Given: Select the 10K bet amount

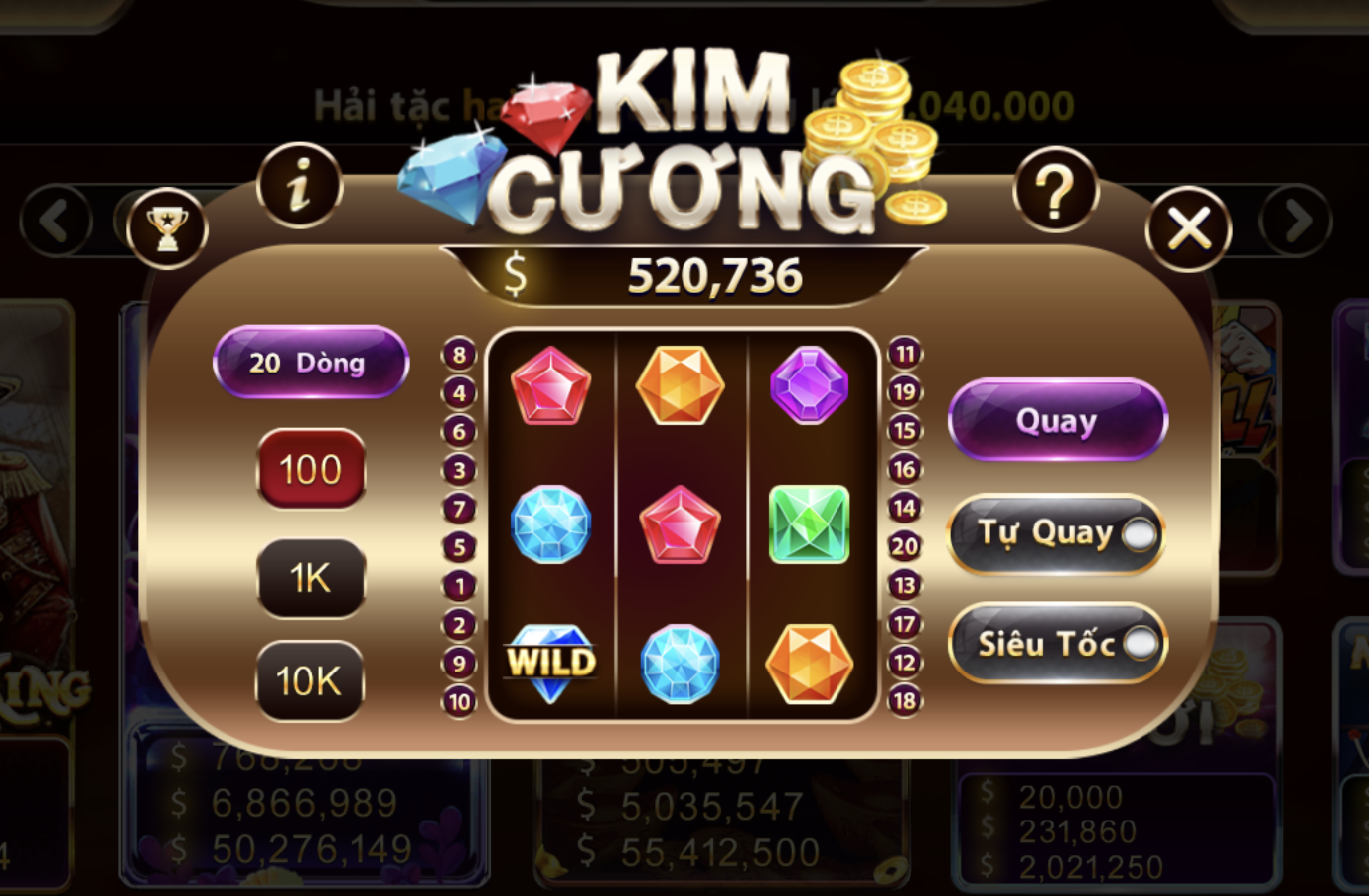Looking at the screenshot, I should point(309,679).
